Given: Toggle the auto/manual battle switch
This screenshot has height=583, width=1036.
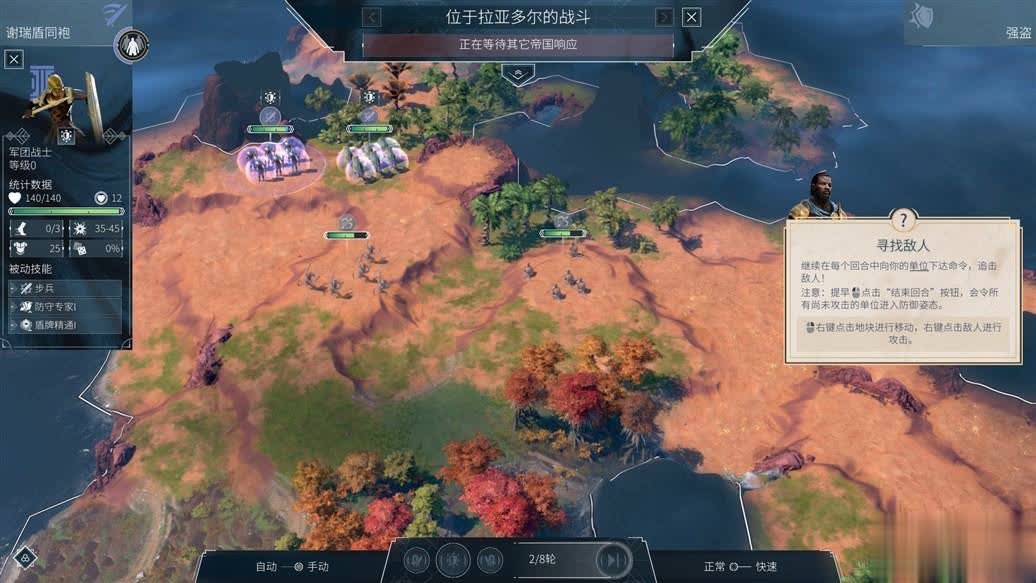Looking at the screenshot, I should tap(292, 567).
